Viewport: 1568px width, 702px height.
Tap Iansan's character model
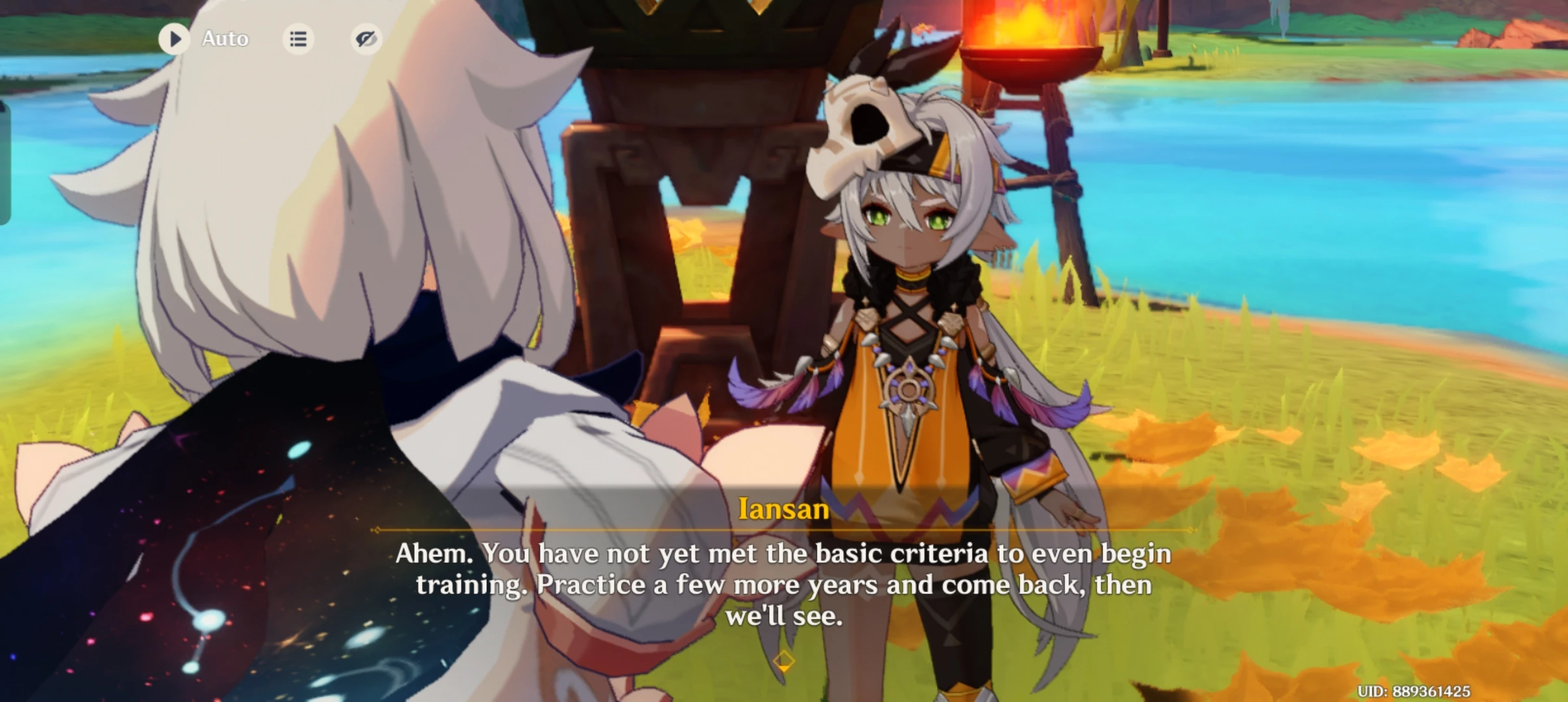(910, 325)
